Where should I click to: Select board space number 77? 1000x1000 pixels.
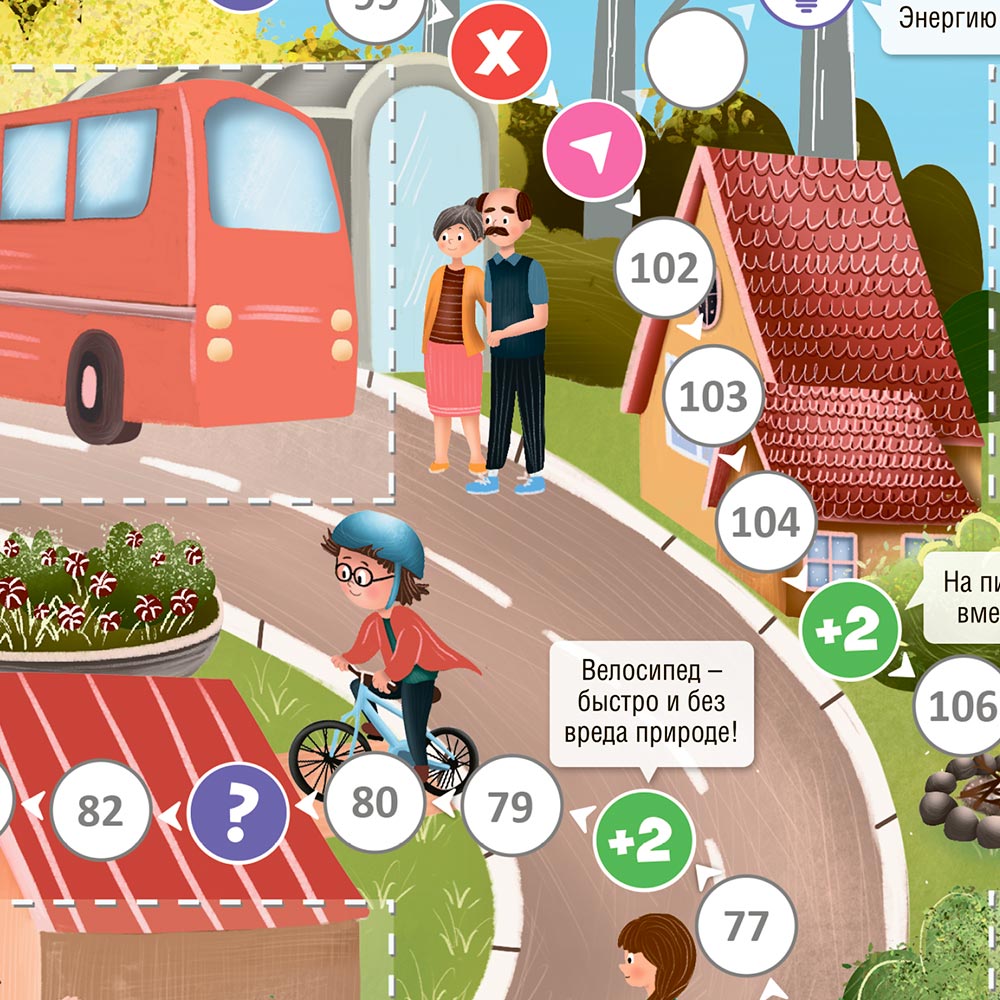pos(746,927)
